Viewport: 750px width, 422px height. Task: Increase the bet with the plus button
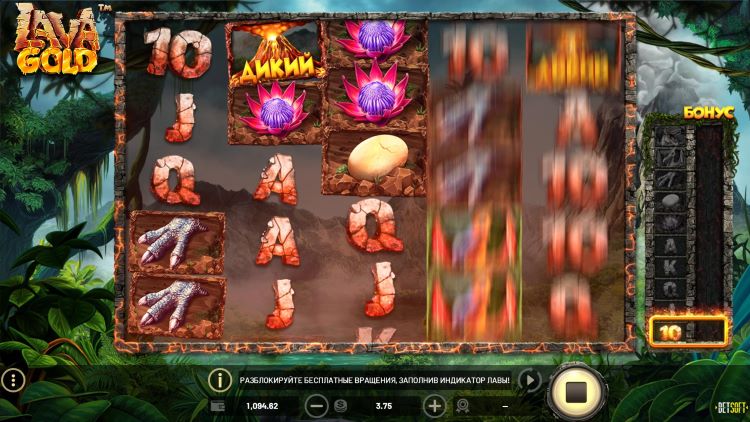point(434,406)
